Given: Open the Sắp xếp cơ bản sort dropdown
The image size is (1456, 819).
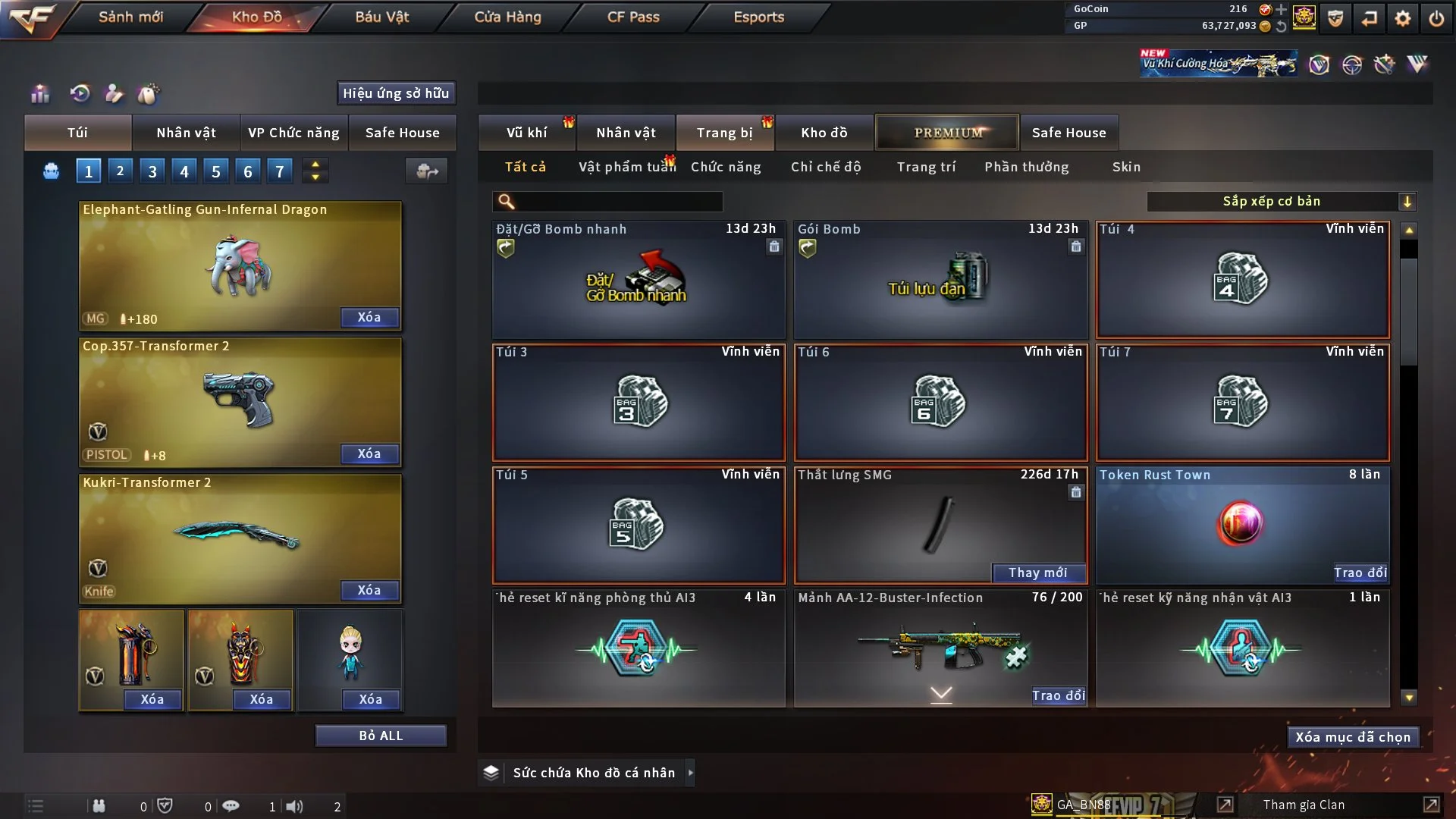Looking at the screenshot, I should [1281, 202].
